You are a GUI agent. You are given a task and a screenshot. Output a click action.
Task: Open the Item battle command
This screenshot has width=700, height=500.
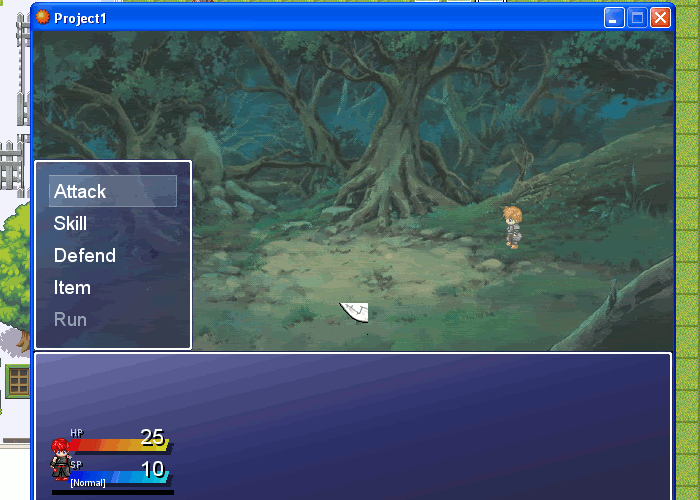73,287
